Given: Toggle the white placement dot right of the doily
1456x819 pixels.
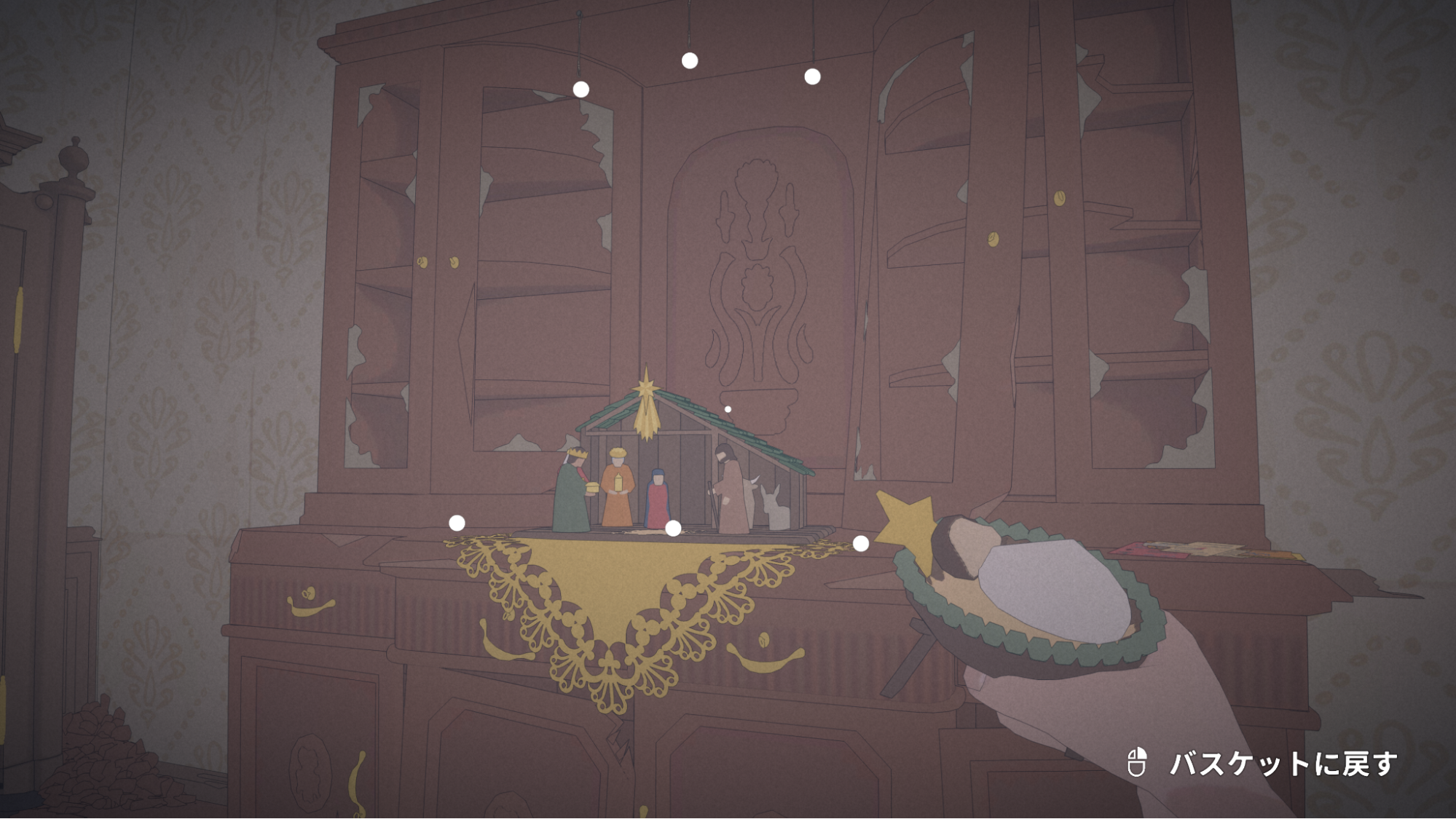Looking at the screenshot, I should [x=859, y=542].
